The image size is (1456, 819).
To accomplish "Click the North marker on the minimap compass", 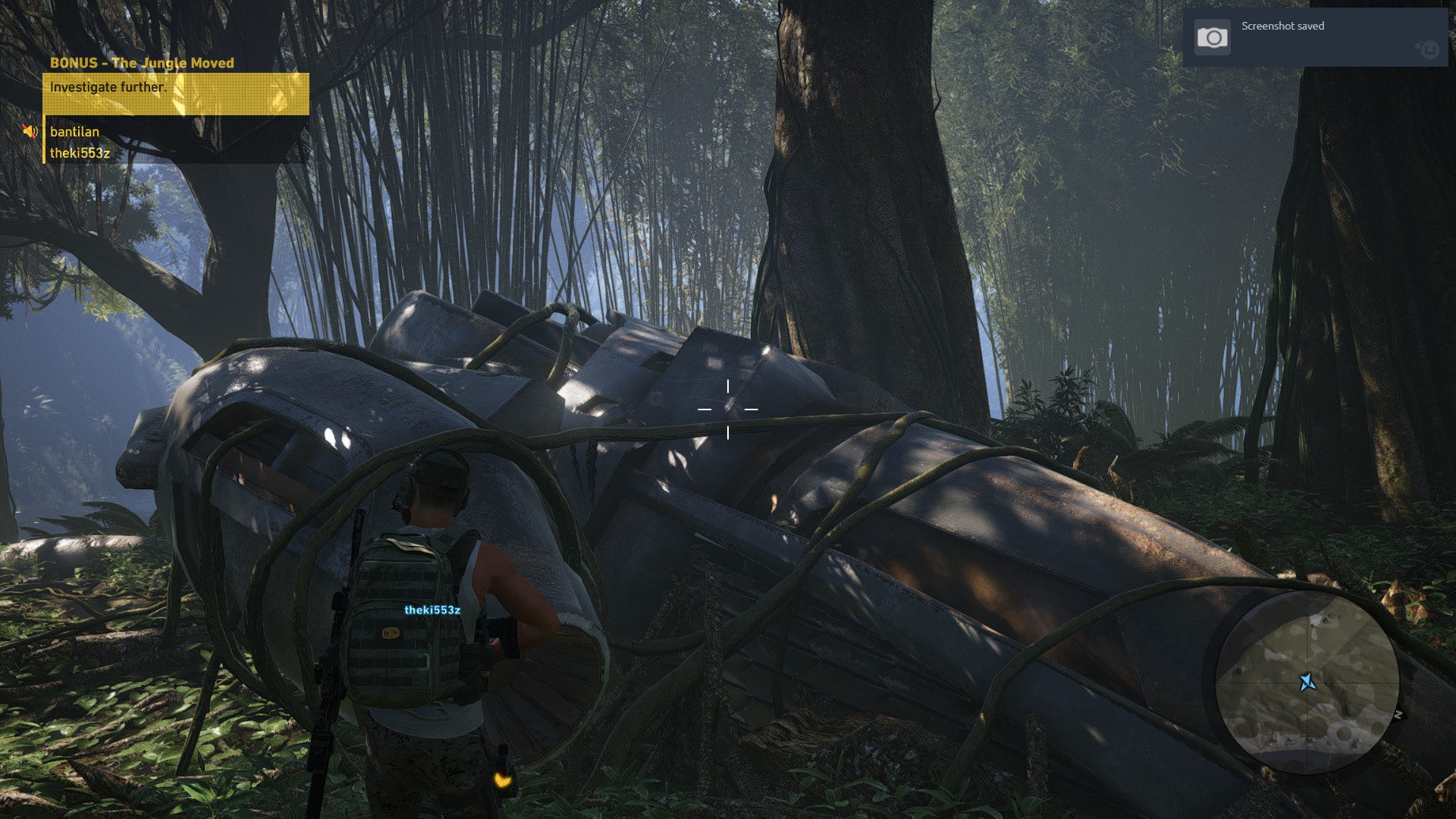I will coord(1398,713).
